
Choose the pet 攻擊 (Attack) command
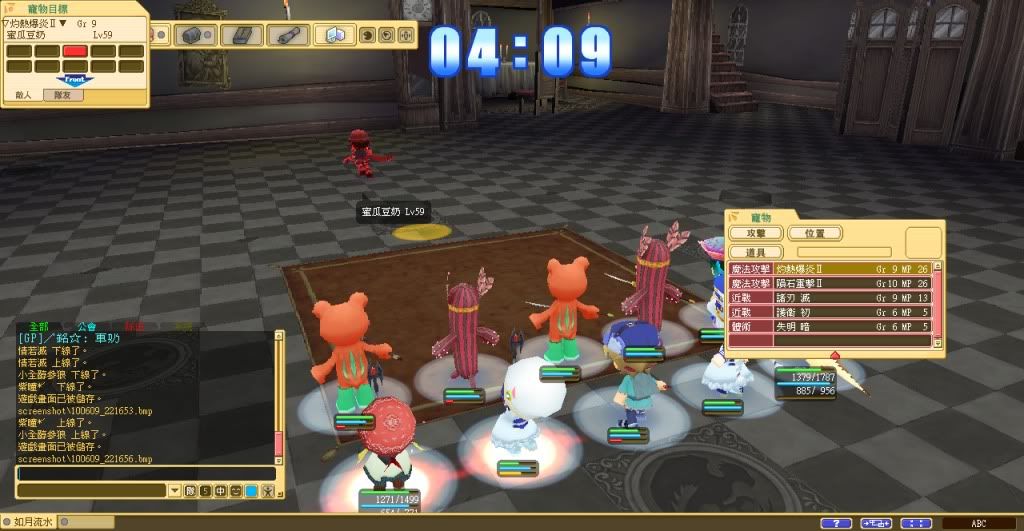coord(756,233)
